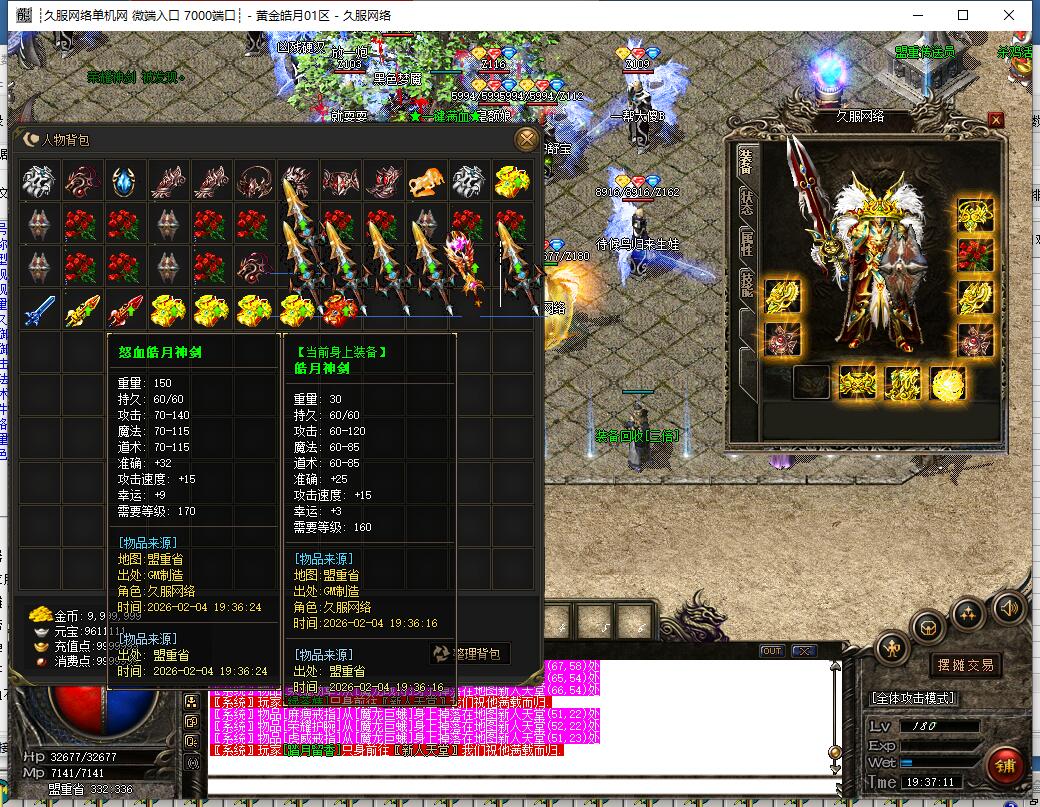Click the 整理背包 sort bag button
This screenshot has width=1040, height=807.
pos(470,654)
